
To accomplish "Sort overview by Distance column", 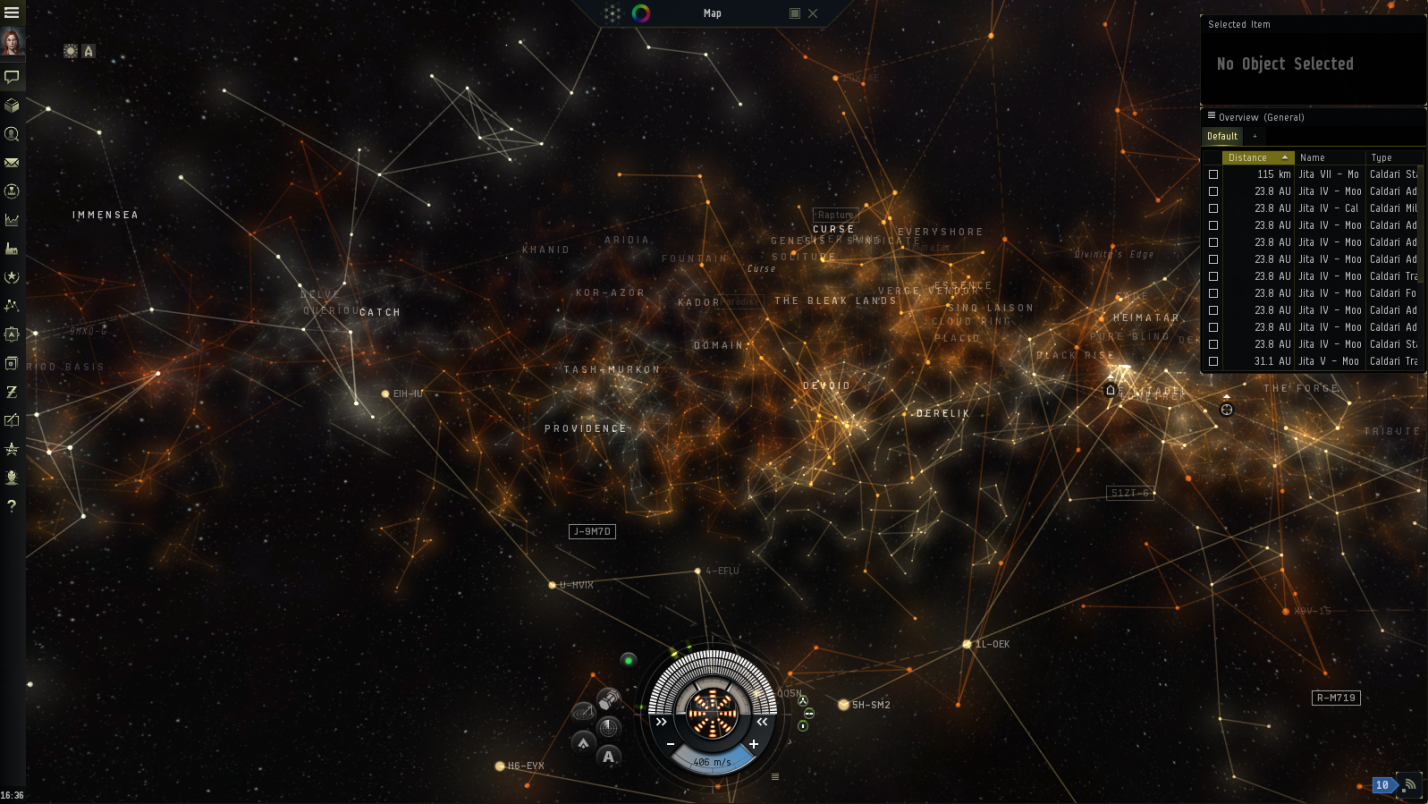I will tap(1257, 158).
